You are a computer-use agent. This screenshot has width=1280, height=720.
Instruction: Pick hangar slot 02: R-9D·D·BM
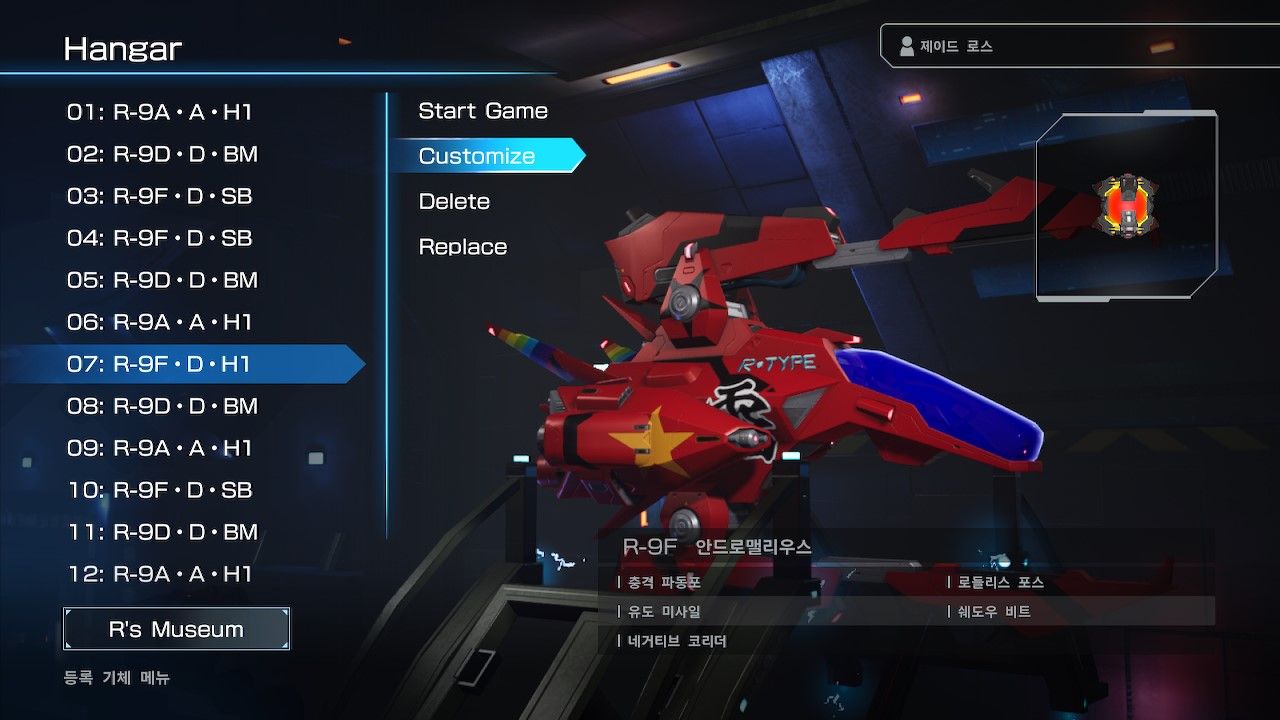(x=162, y=154)
